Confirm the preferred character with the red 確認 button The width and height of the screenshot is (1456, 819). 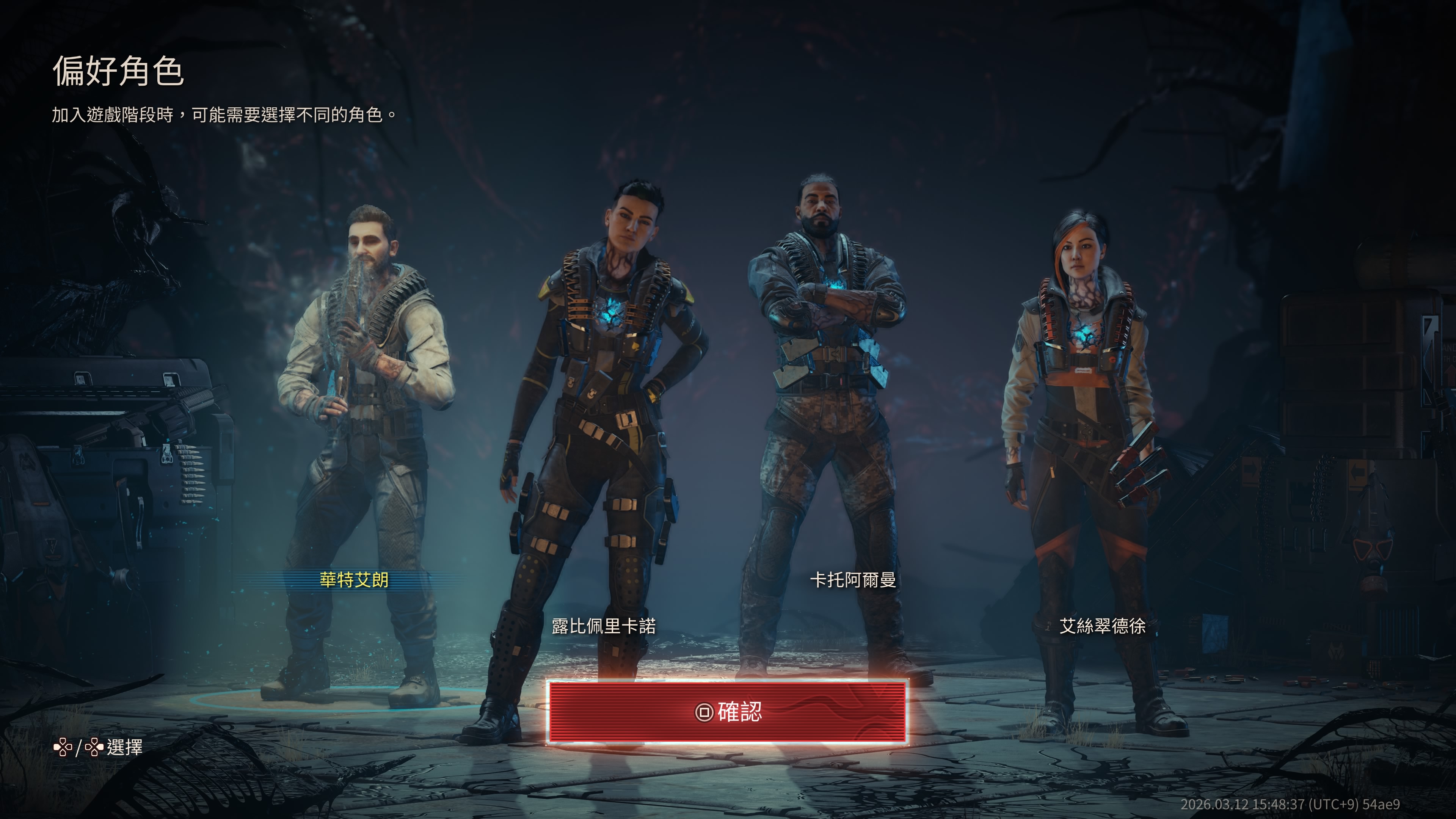[727, 712]
